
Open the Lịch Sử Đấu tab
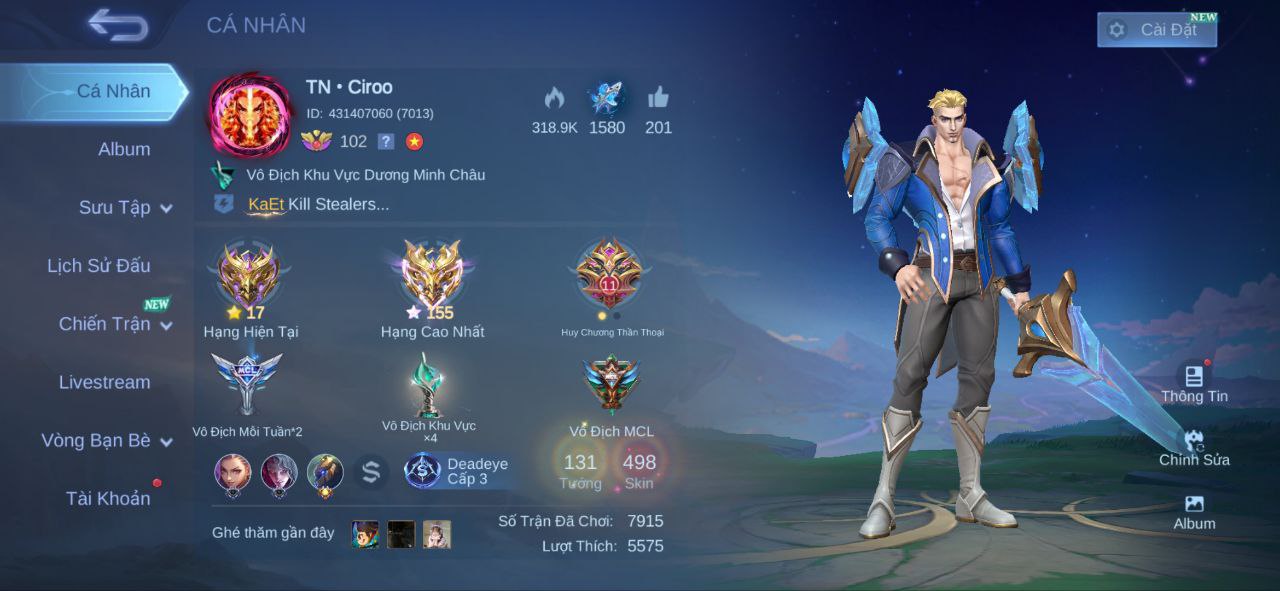[x=99, y=265]
